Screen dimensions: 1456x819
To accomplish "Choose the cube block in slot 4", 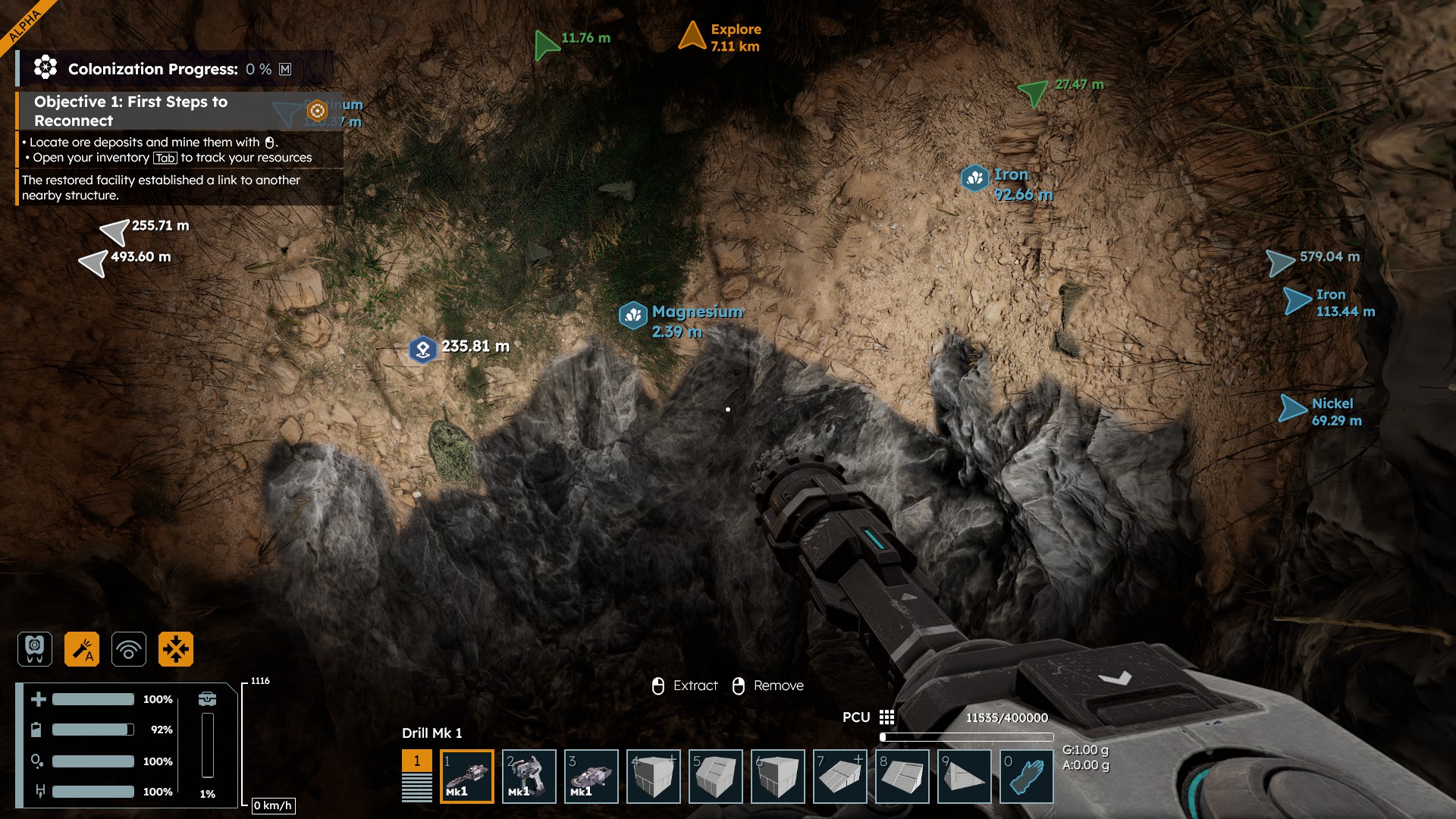I will coord(653,776).
